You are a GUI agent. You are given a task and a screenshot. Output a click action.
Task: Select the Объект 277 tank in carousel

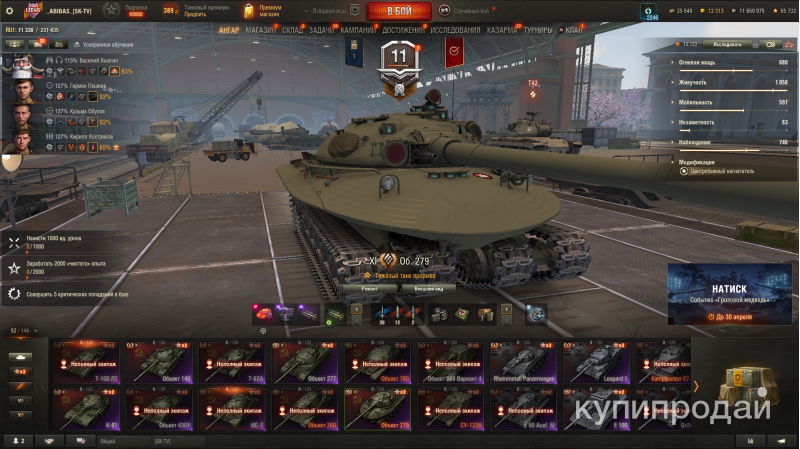pos(306,365)
